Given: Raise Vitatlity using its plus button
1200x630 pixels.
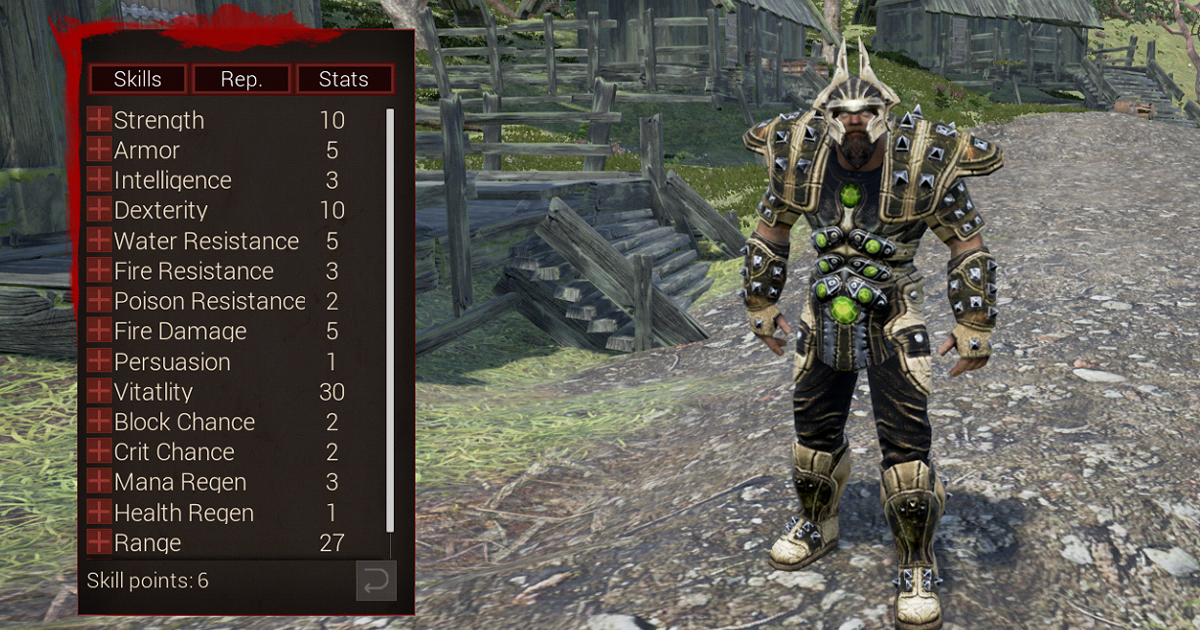Looking at the screenshot, I should pos(99,391).
